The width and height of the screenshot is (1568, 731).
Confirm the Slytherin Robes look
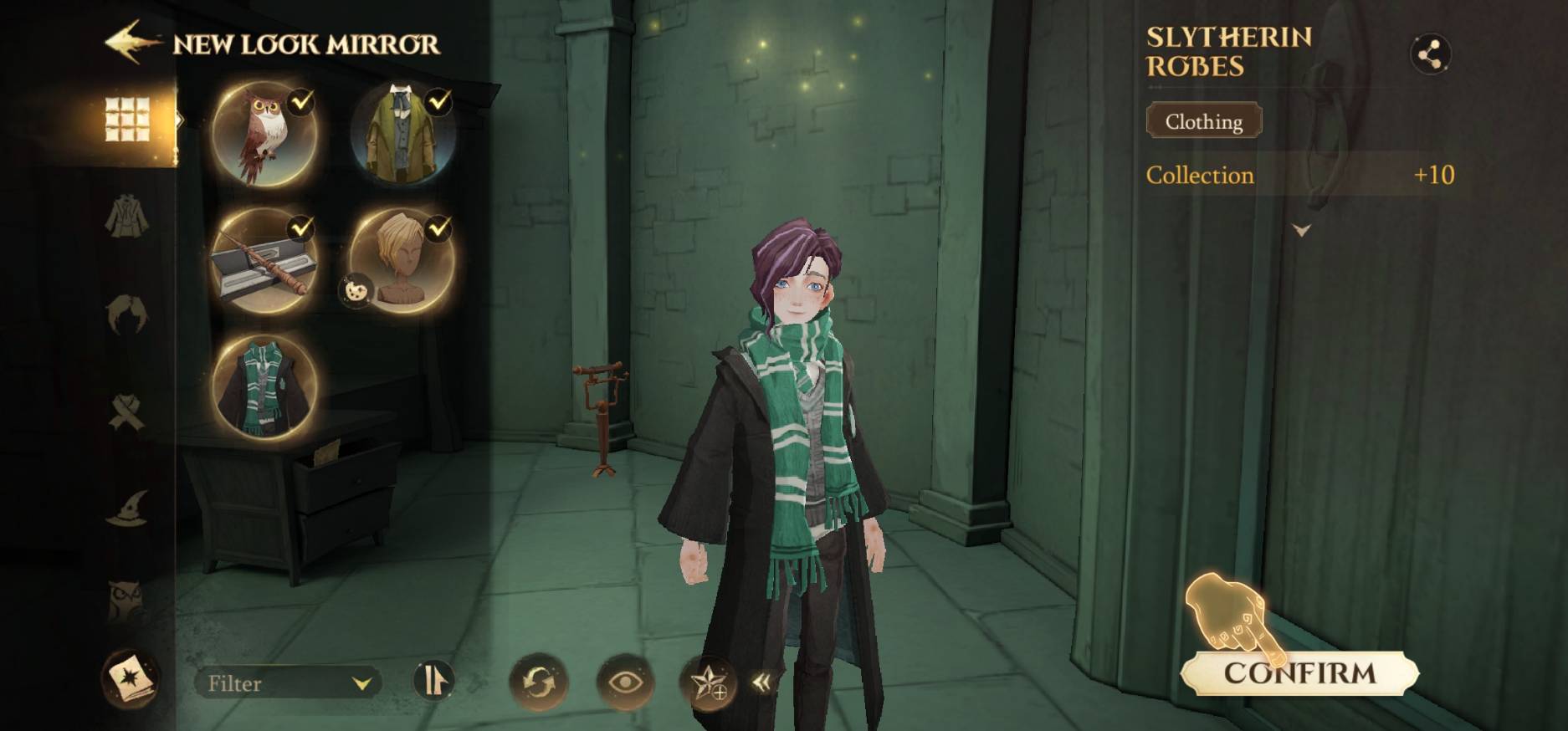click(1299, 673)
